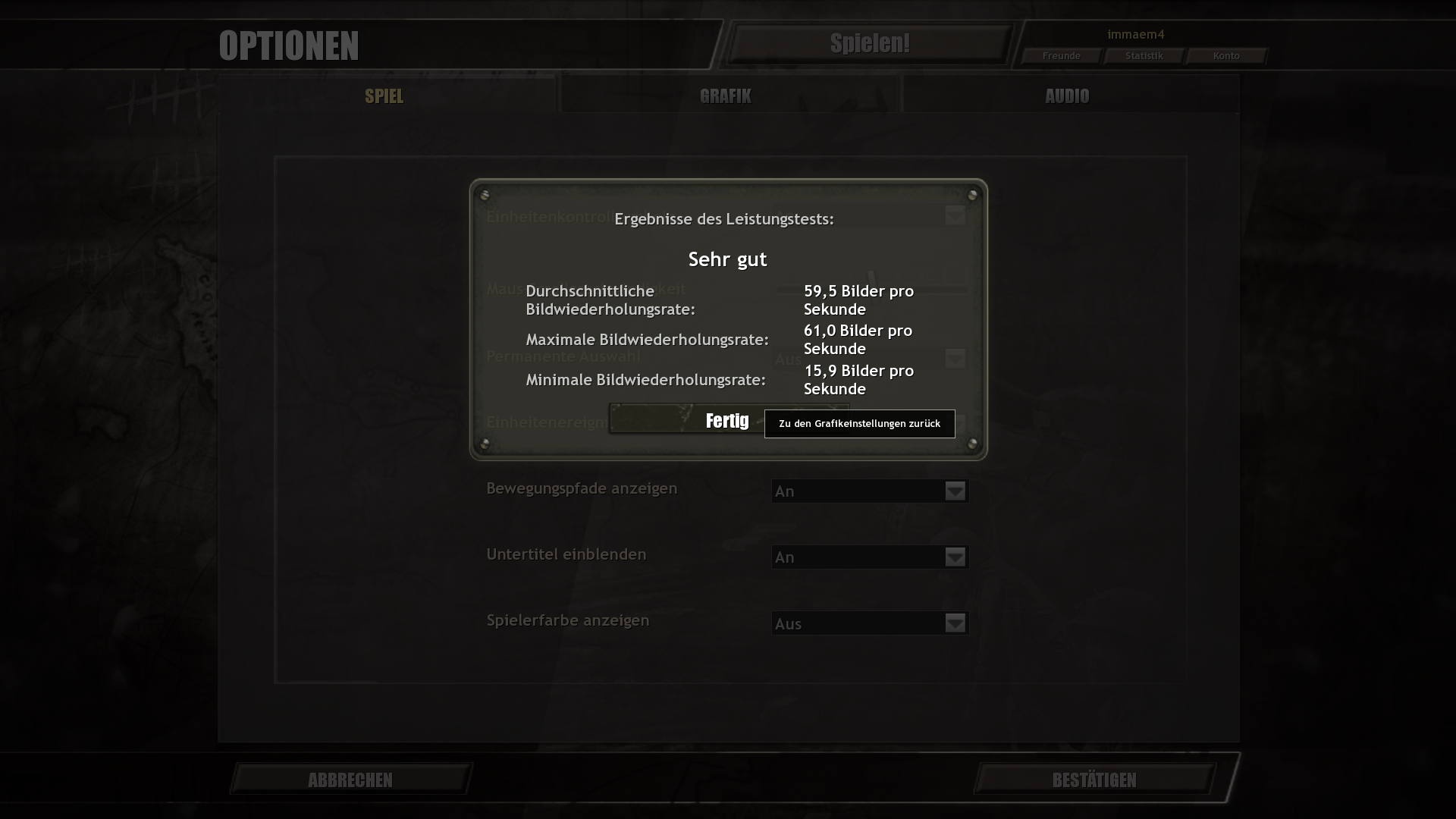Click "Zu den Grafikeinstellungen zurück"
This screenshot has height=819, width=1456.
[x=858, y=424]
